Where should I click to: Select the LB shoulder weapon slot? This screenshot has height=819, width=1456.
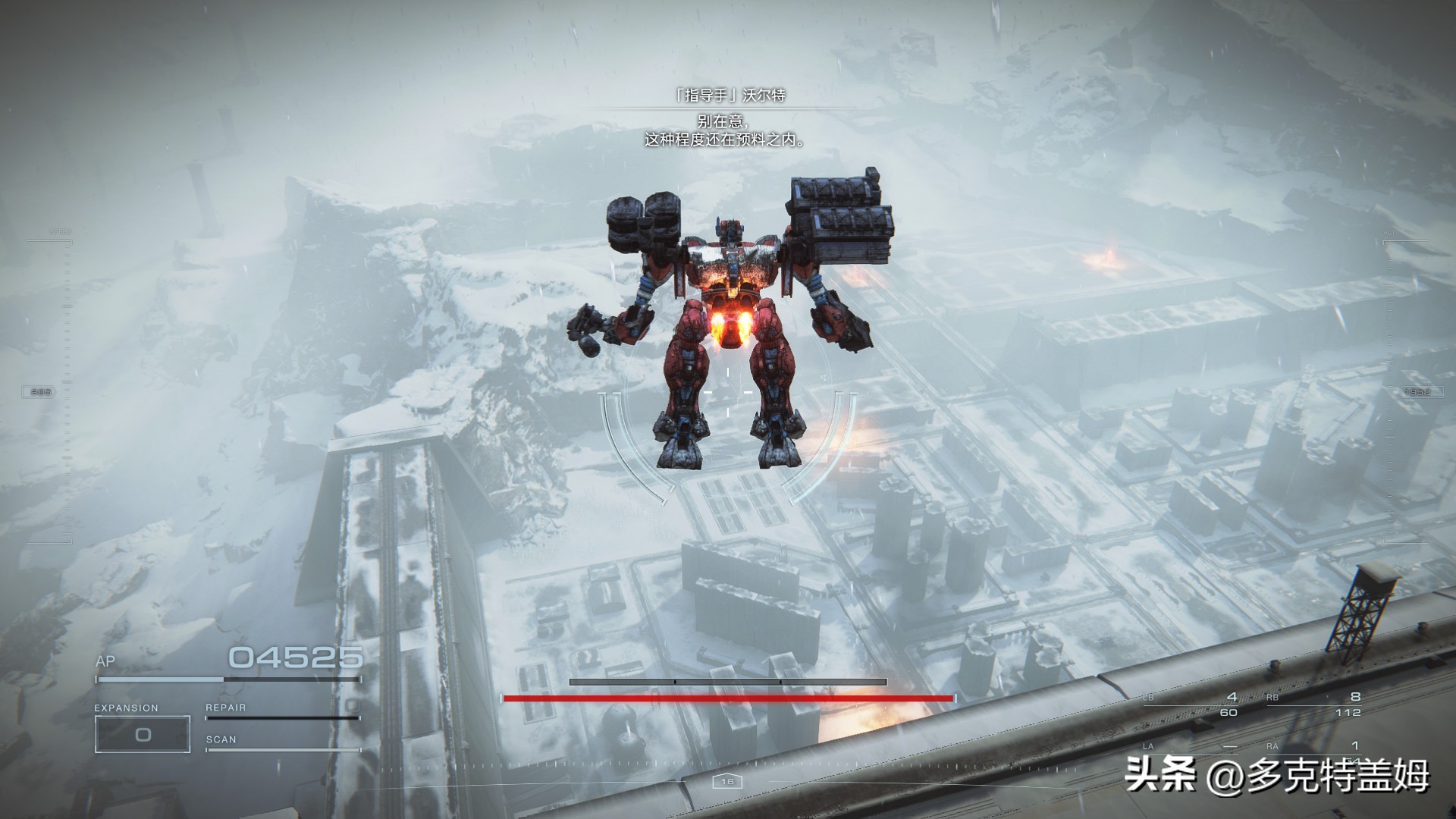(1192, 704)
